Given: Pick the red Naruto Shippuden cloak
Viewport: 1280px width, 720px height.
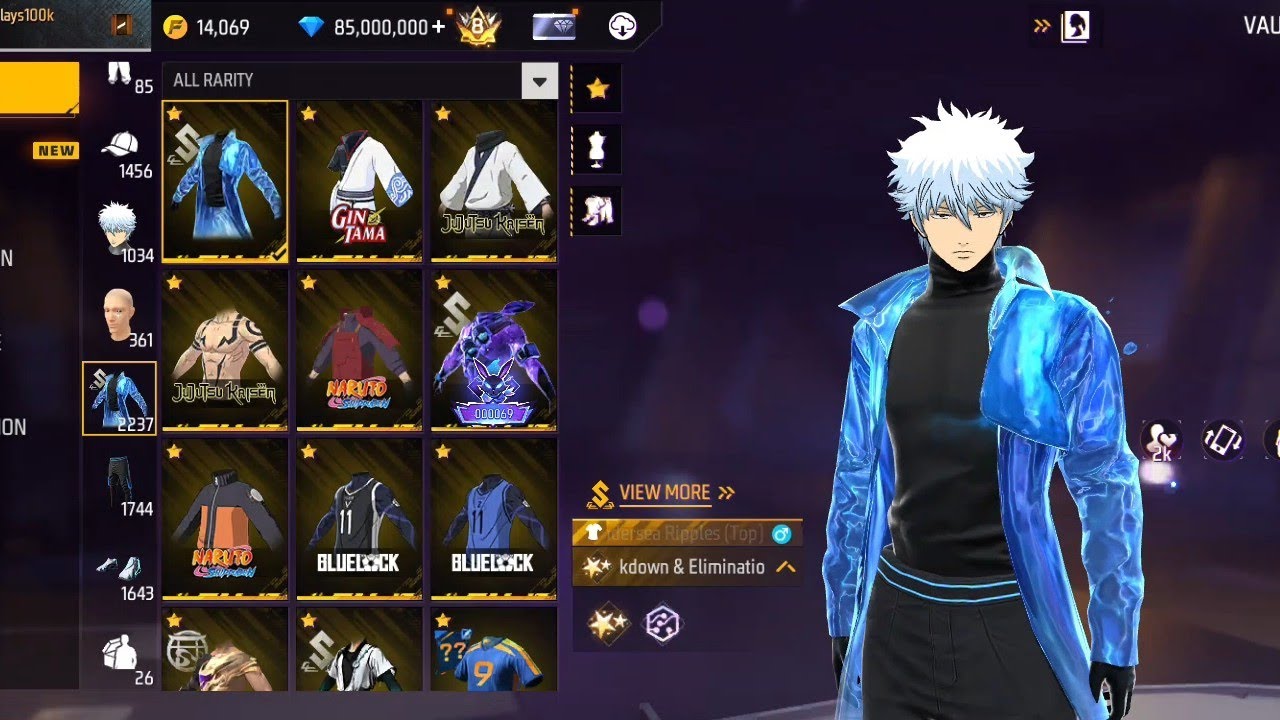Looking at the screenshot, I should click(359, 349).
